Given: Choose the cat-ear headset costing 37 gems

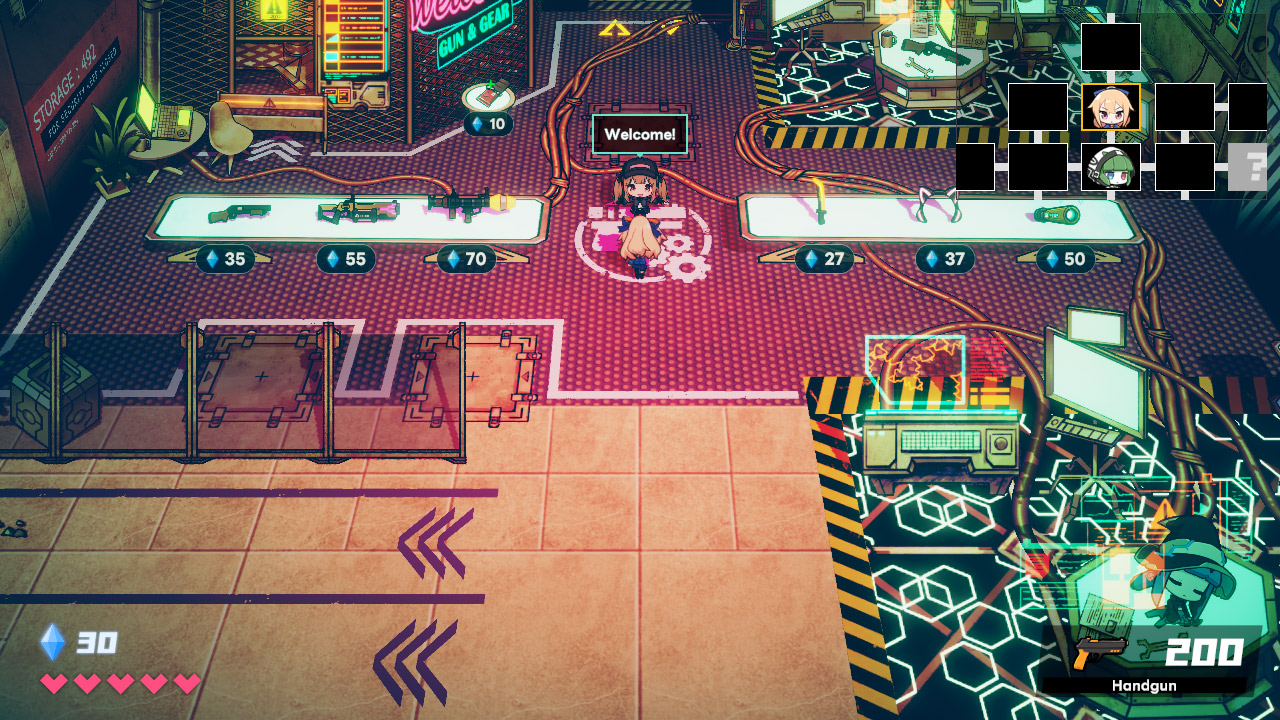Looking at the screenshot, I should point(937,206).
